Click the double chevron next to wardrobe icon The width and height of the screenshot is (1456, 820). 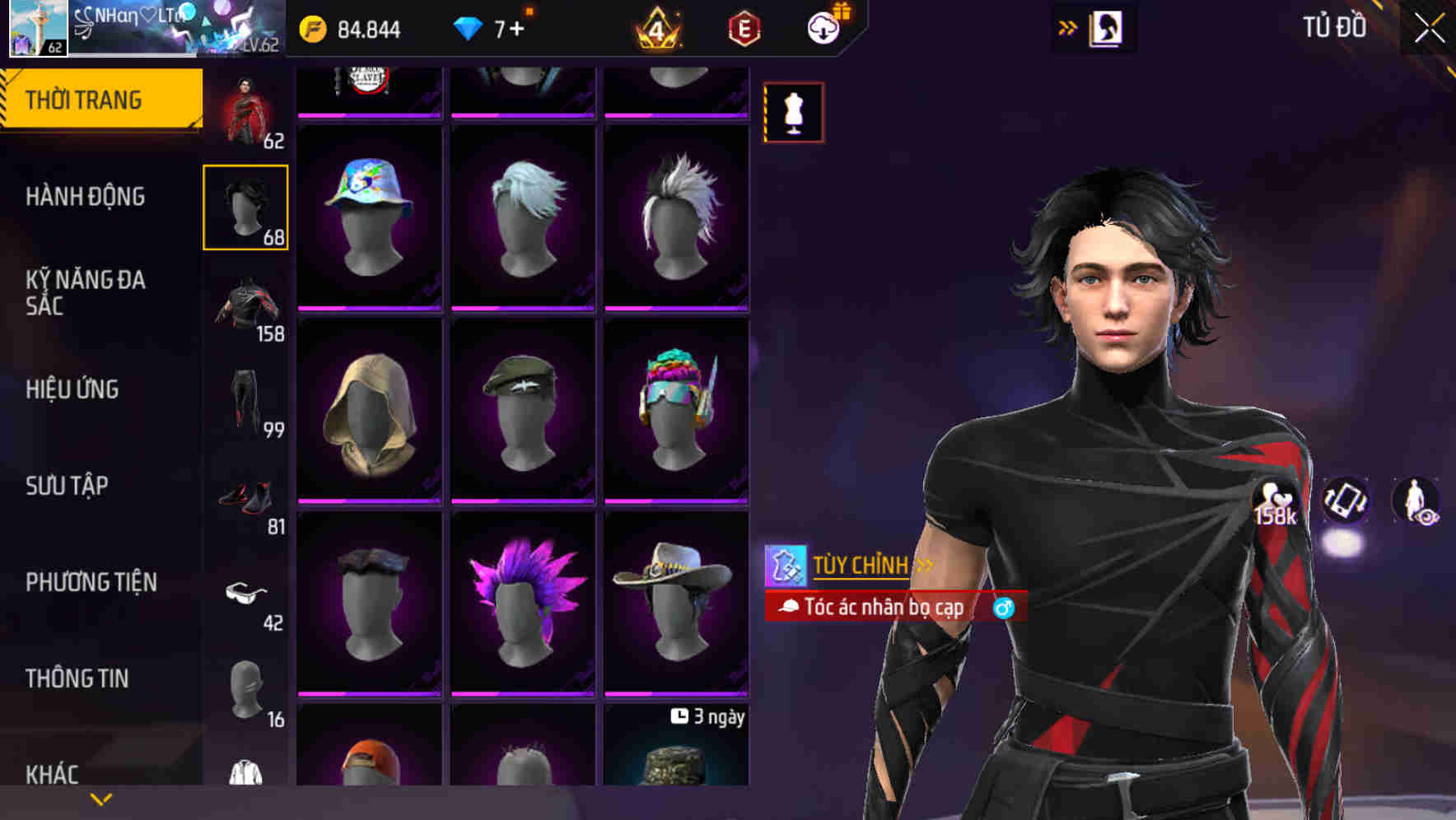1067,26
